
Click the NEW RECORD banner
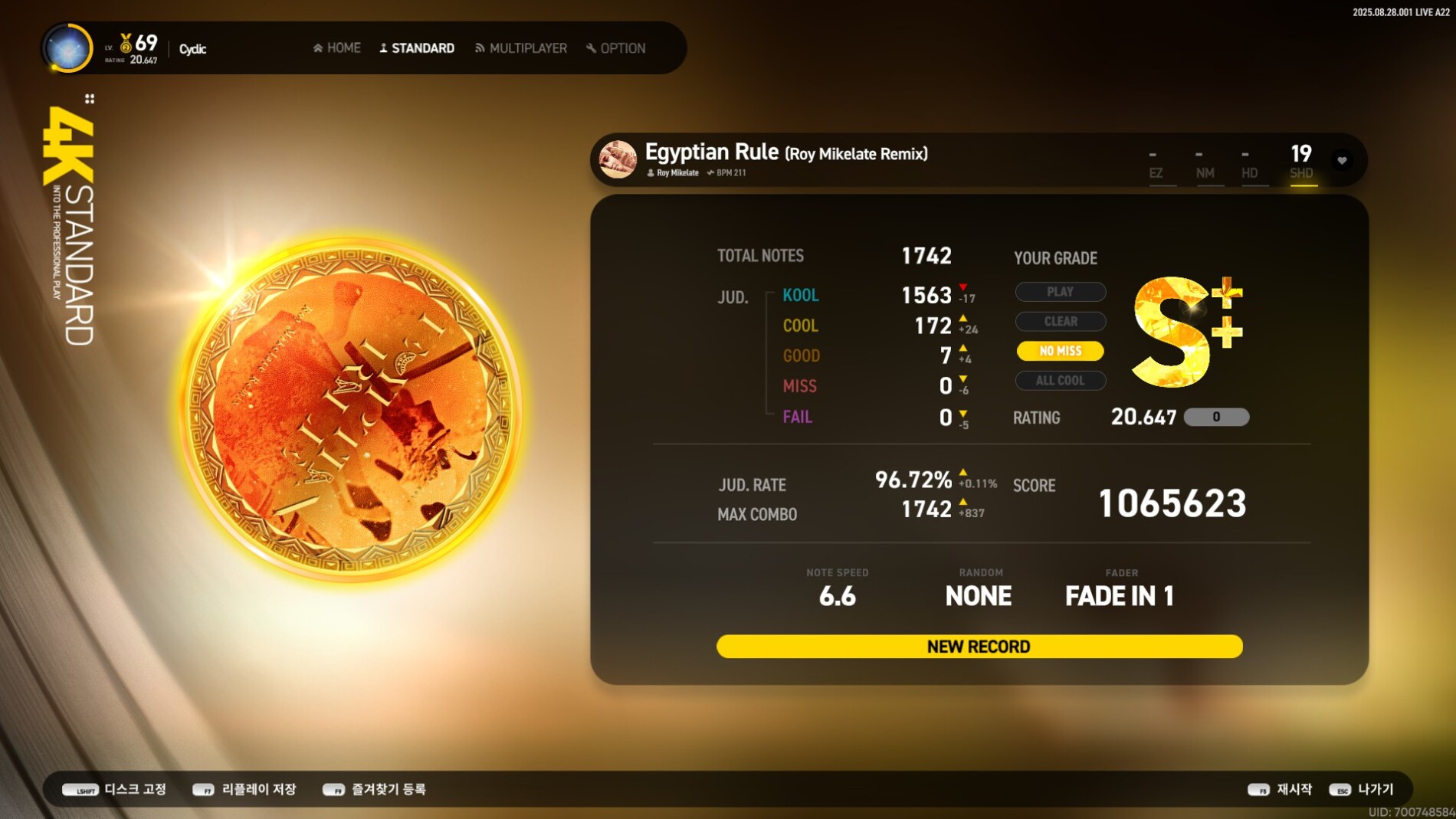coord(979,647)
